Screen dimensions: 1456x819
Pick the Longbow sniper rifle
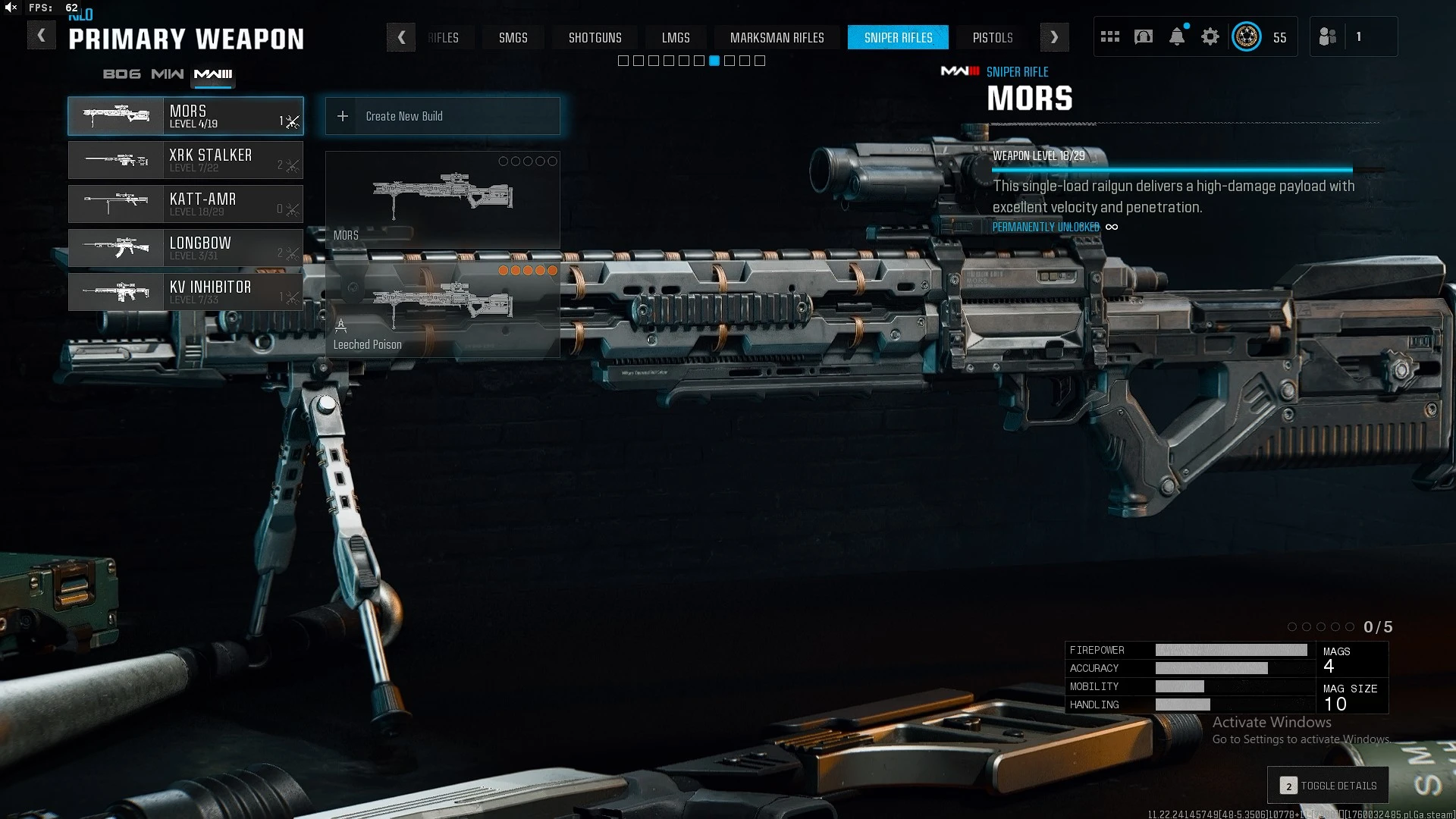click(x=186, y=248)
